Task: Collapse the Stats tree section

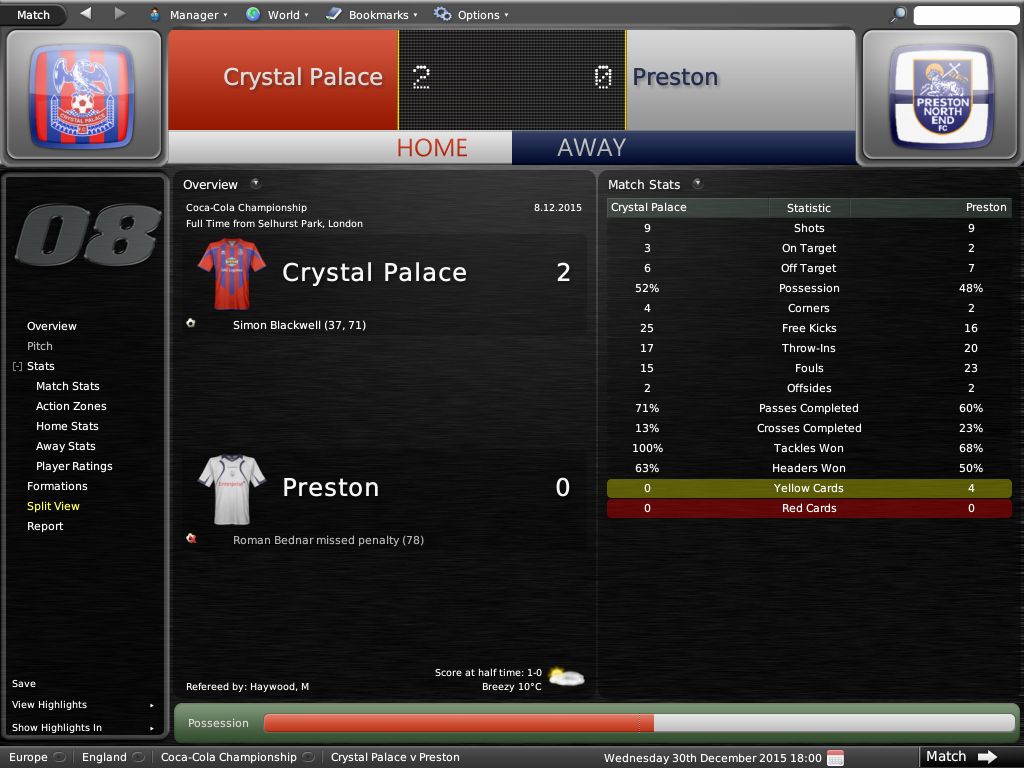Action: pos(17,367)
